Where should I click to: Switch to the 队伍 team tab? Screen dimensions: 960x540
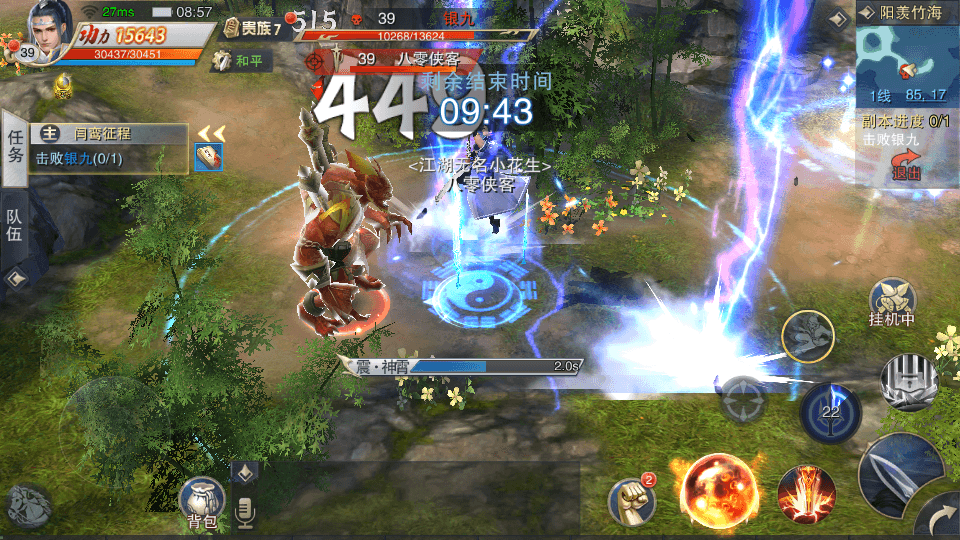pyautogui.click(x=15, y=225)
